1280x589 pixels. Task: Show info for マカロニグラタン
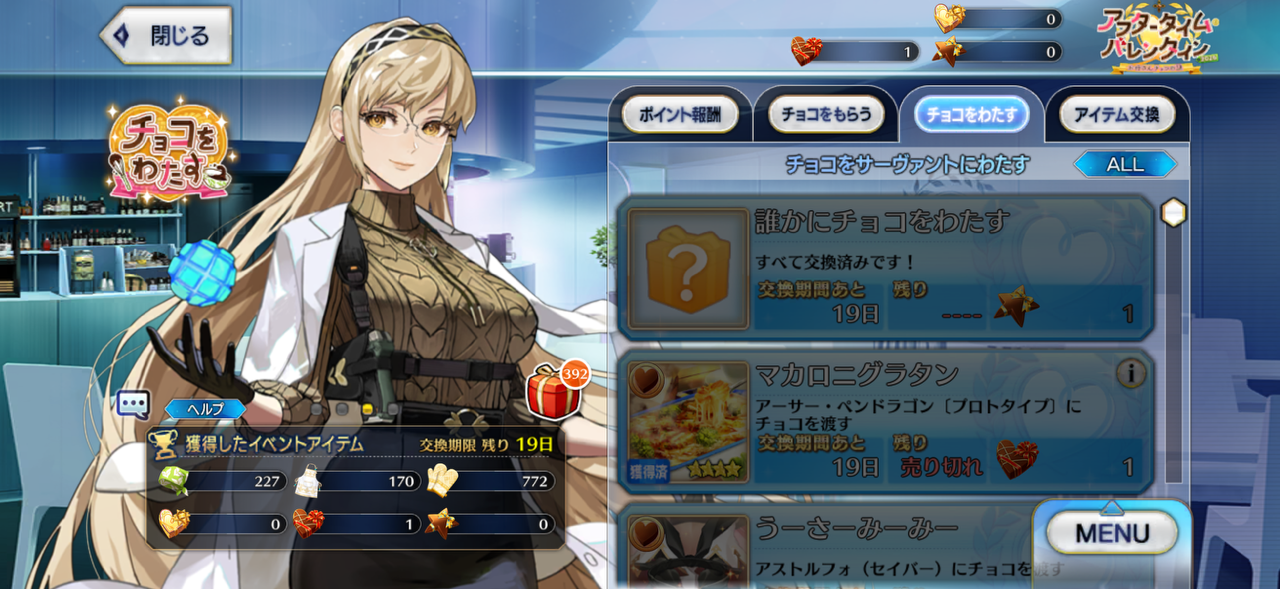[x=1130, y=374]
